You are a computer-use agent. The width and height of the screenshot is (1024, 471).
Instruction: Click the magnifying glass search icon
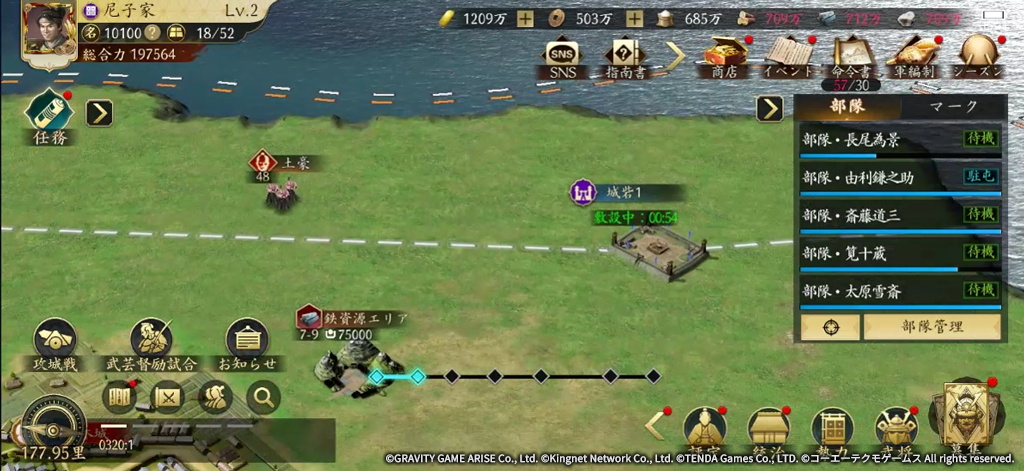coord(263,398)
